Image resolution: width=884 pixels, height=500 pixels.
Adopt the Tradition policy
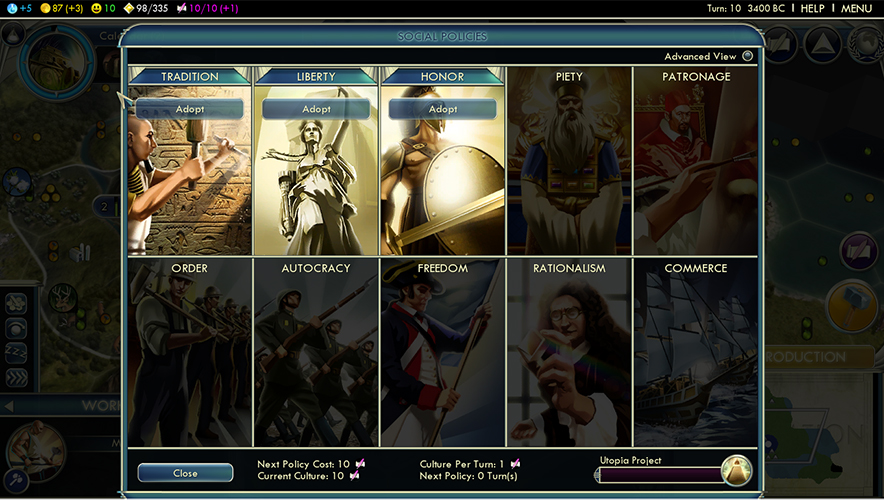[190, 109]
